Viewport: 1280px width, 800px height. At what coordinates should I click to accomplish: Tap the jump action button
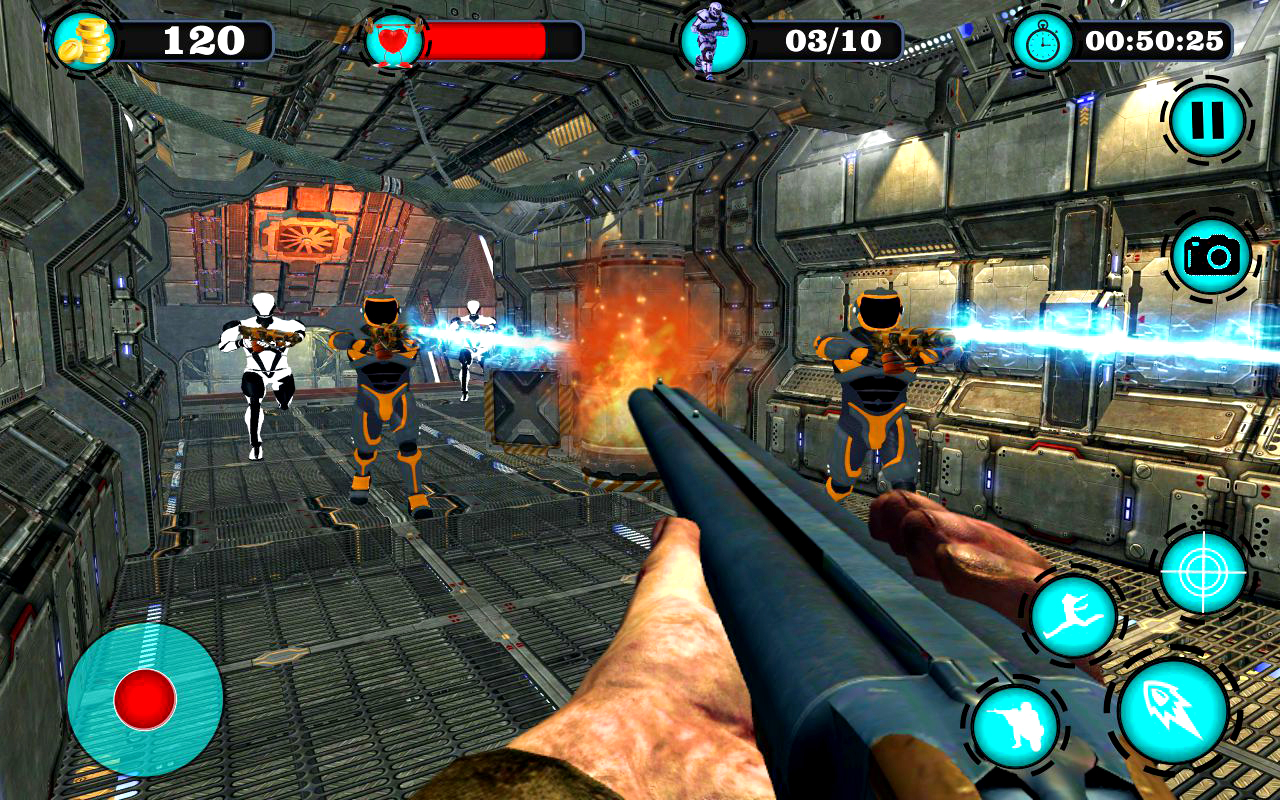(x=1073, y=616)
